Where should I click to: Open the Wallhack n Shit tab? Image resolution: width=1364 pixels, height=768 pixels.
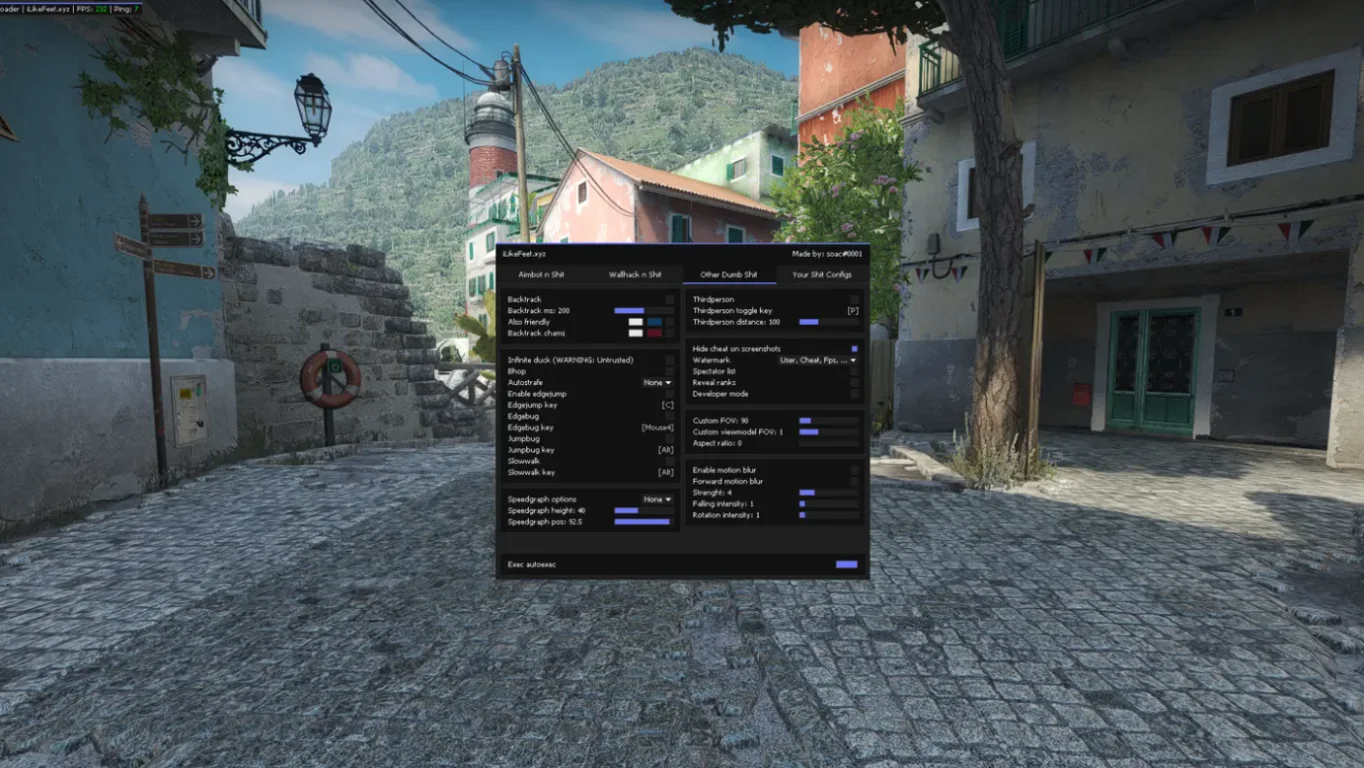click(x=637, y=275)
